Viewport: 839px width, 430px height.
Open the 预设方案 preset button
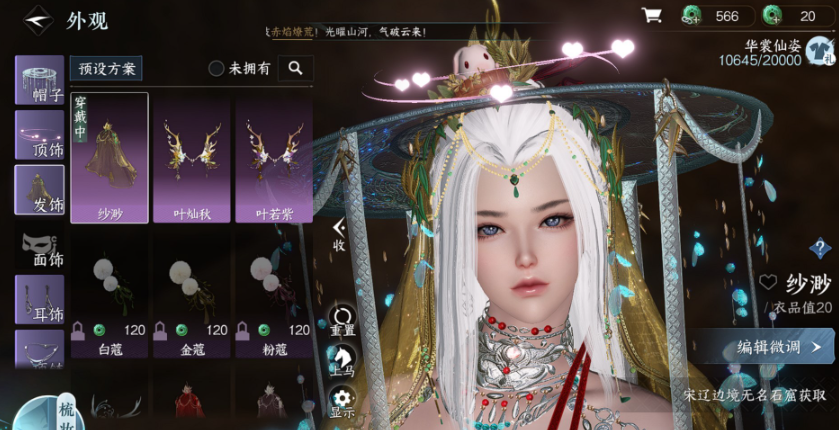tap(106, 68)
